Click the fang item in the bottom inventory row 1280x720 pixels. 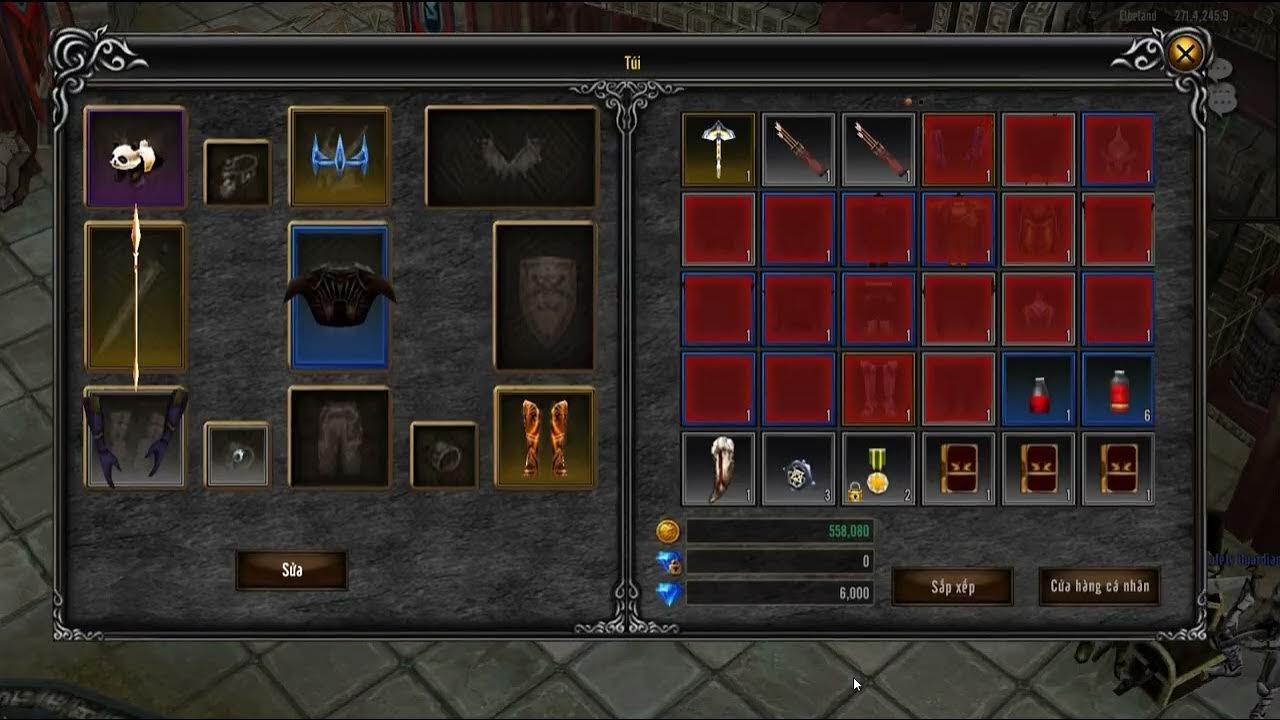tap(718, 468)
